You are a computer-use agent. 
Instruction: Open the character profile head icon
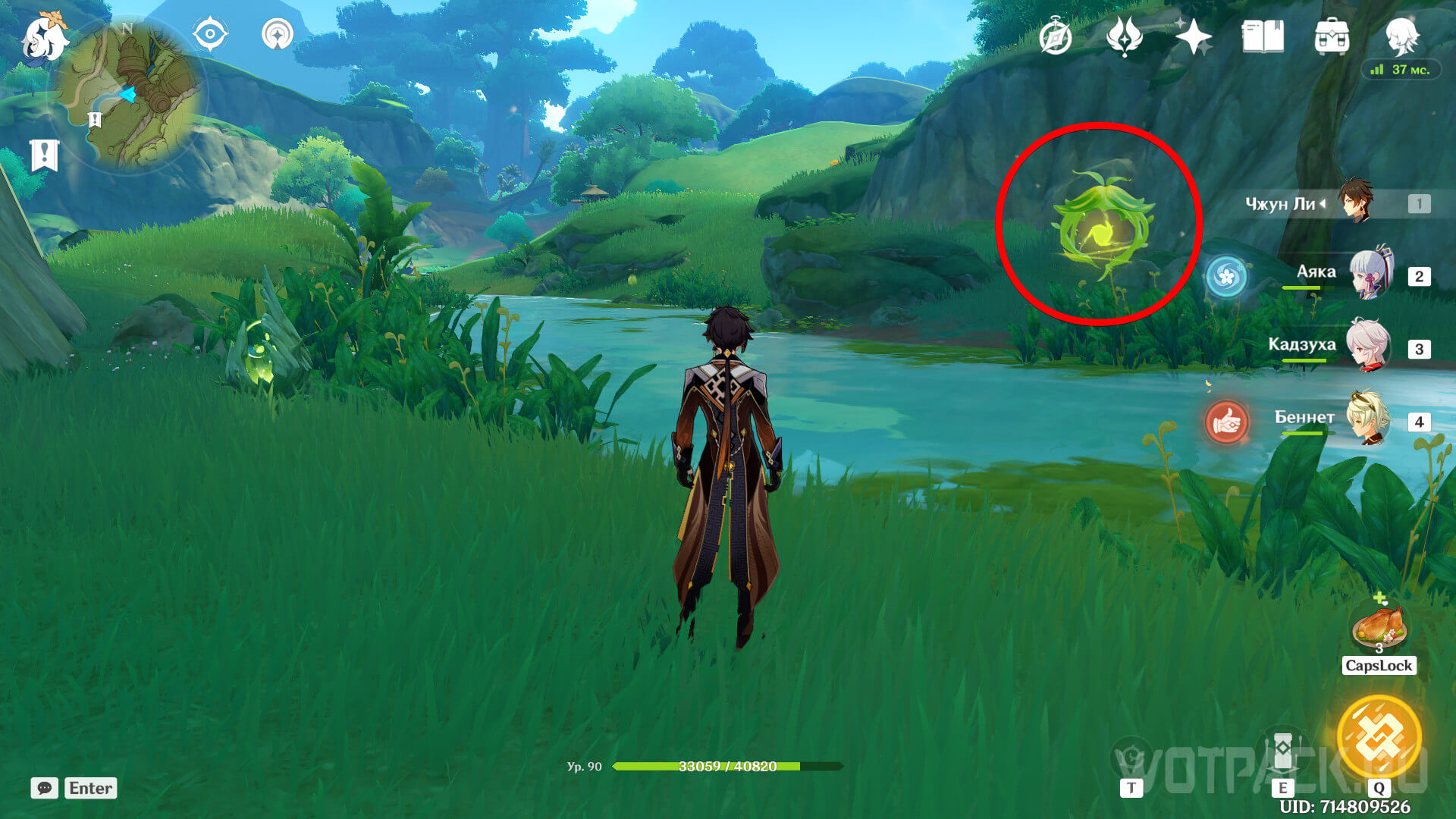pyautogui.click(x=1401, y=34)
